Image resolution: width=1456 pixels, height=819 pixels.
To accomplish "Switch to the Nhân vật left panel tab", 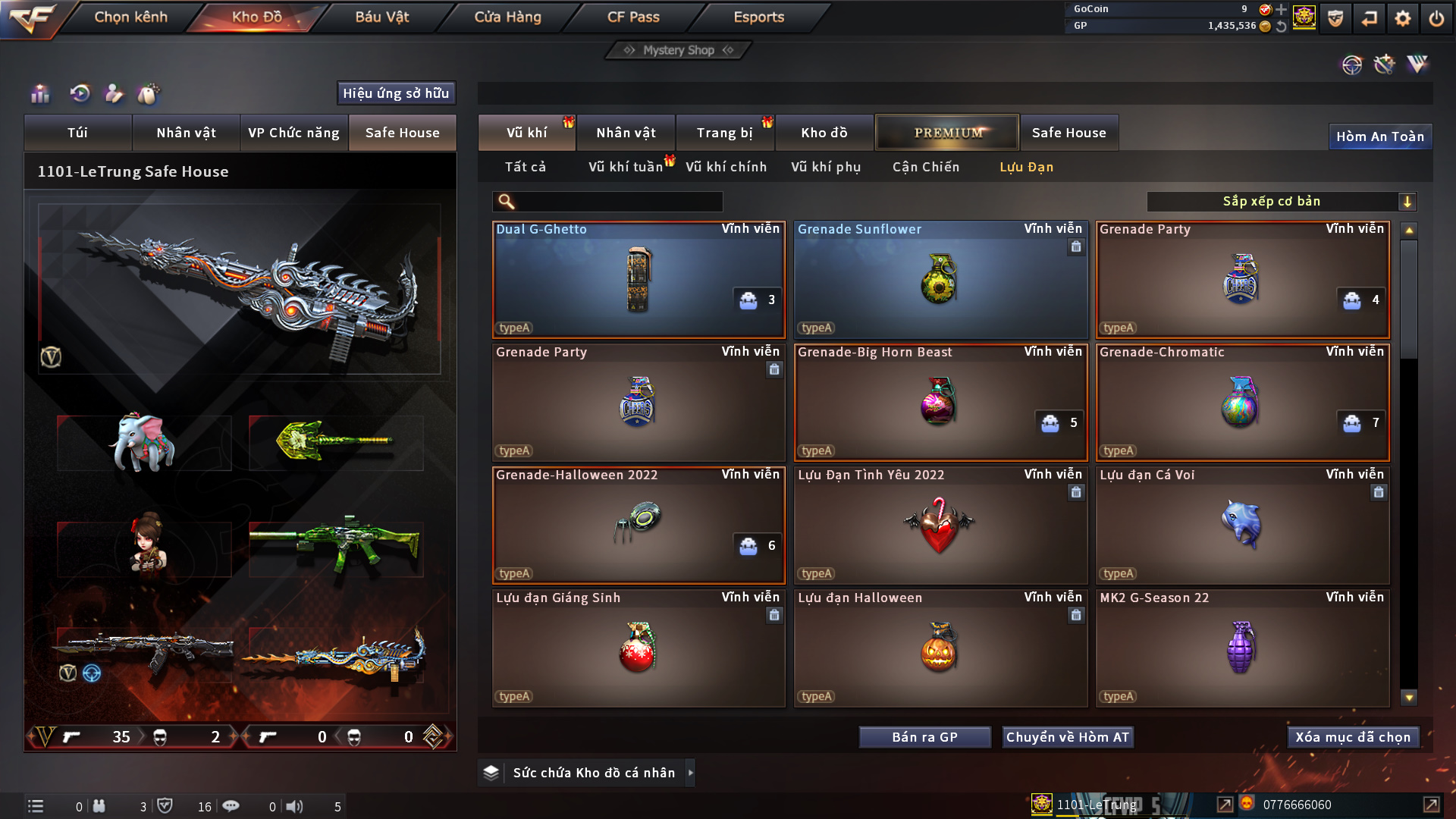I will coord(186,133).
